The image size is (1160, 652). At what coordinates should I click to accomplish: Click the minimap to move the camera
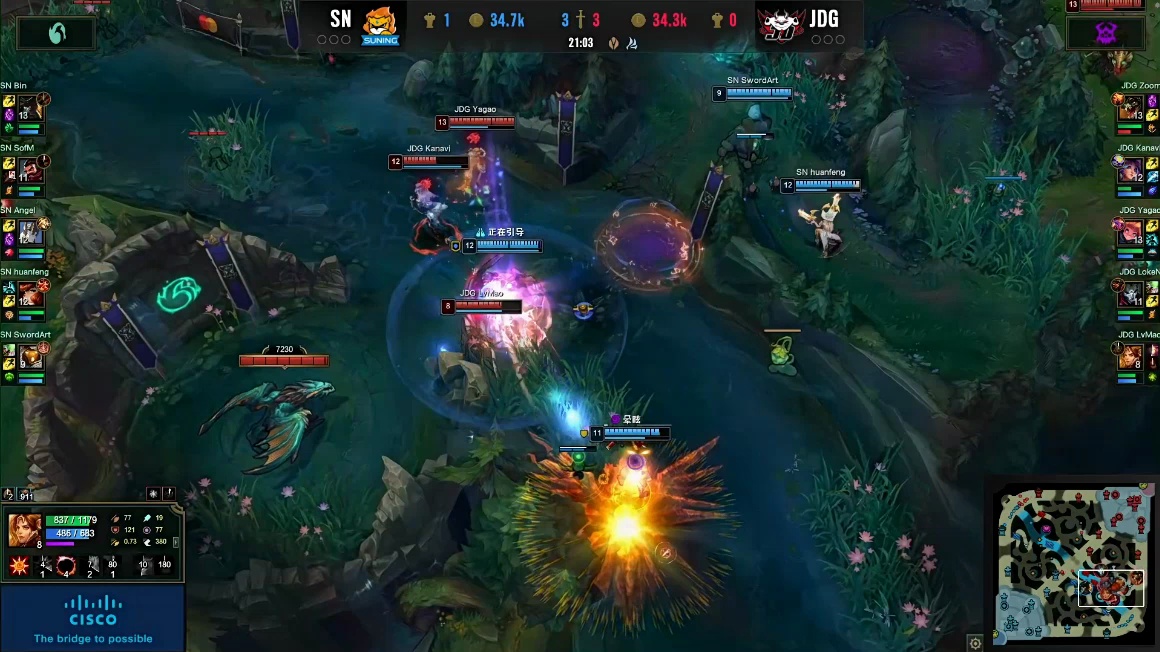click(1069, 561)
